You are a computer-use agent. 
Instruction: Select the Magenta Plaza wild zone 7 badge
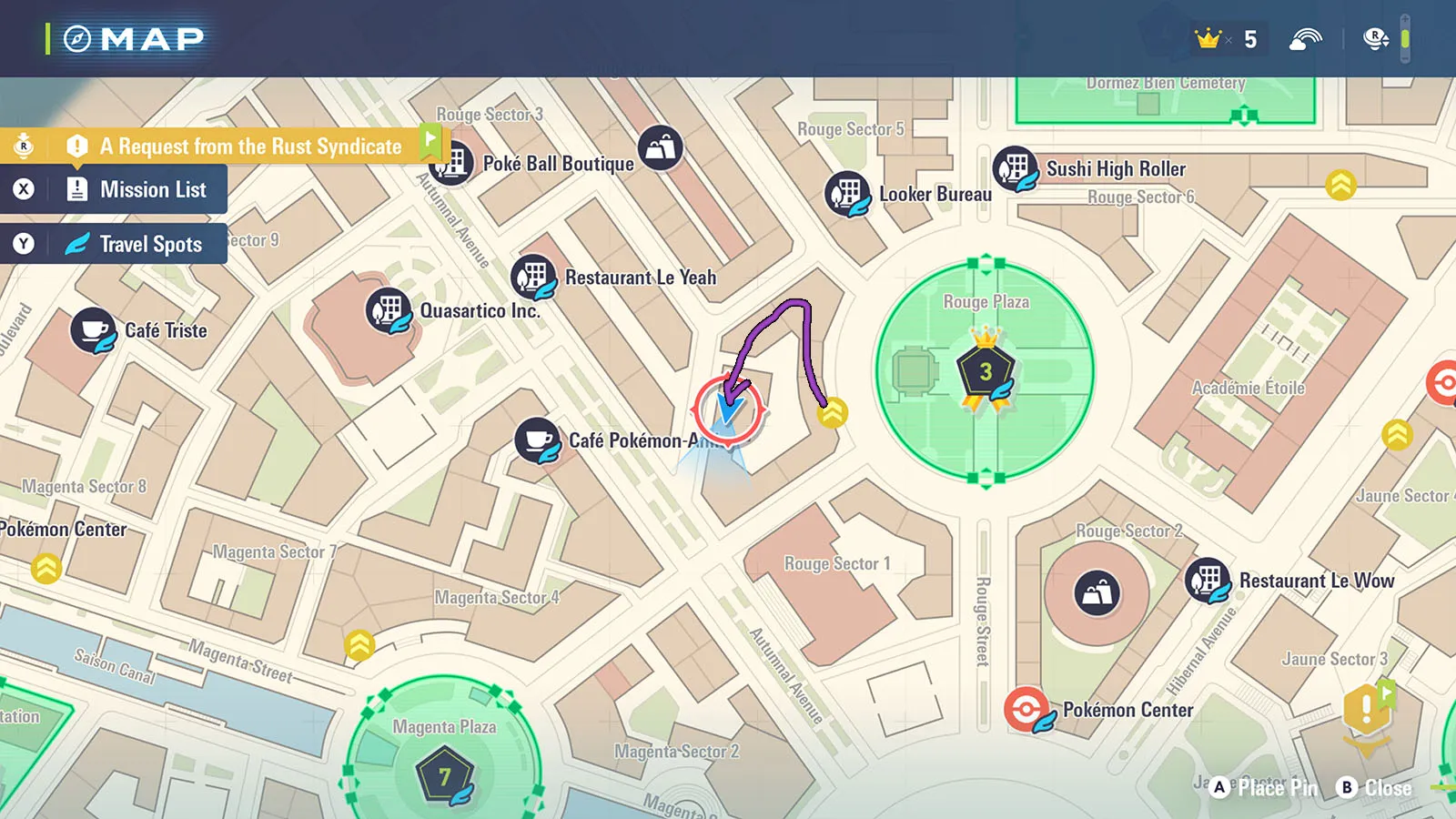(445, 776)
